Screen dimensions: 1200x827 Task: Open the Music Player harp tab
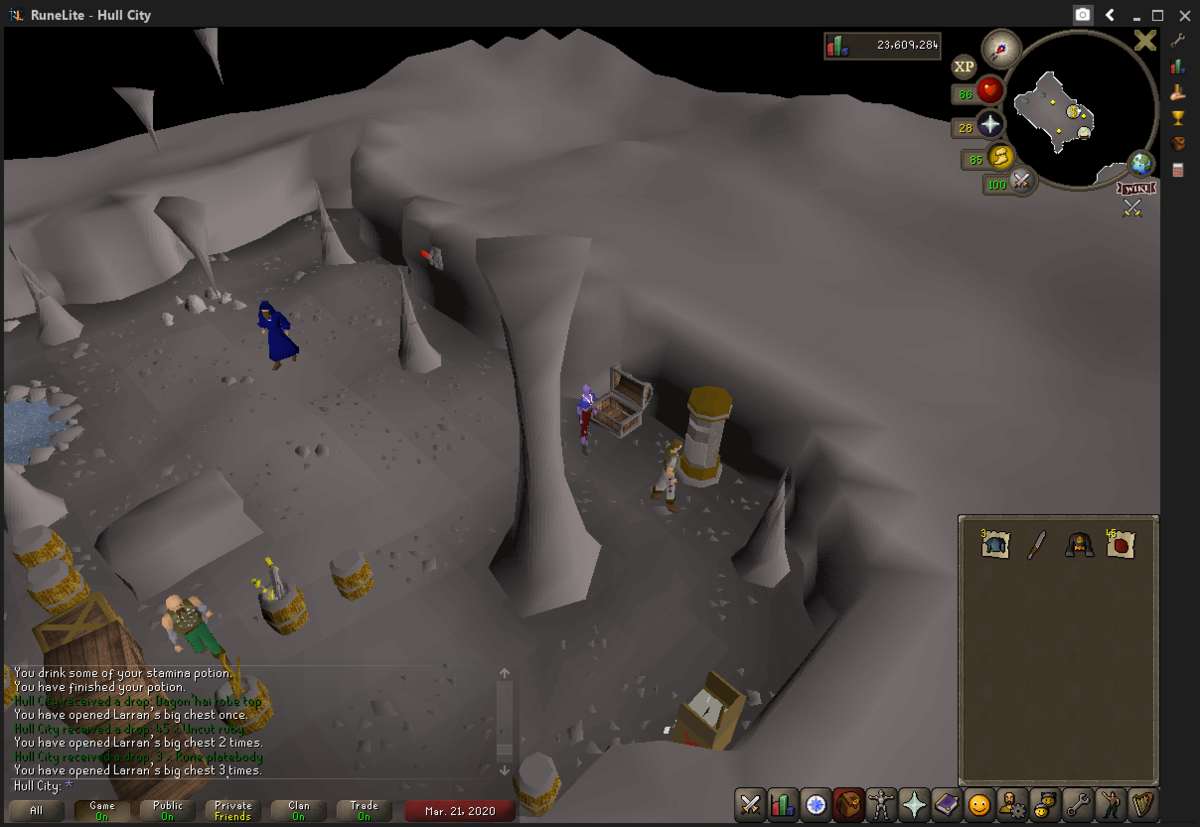coord(1142,803)
